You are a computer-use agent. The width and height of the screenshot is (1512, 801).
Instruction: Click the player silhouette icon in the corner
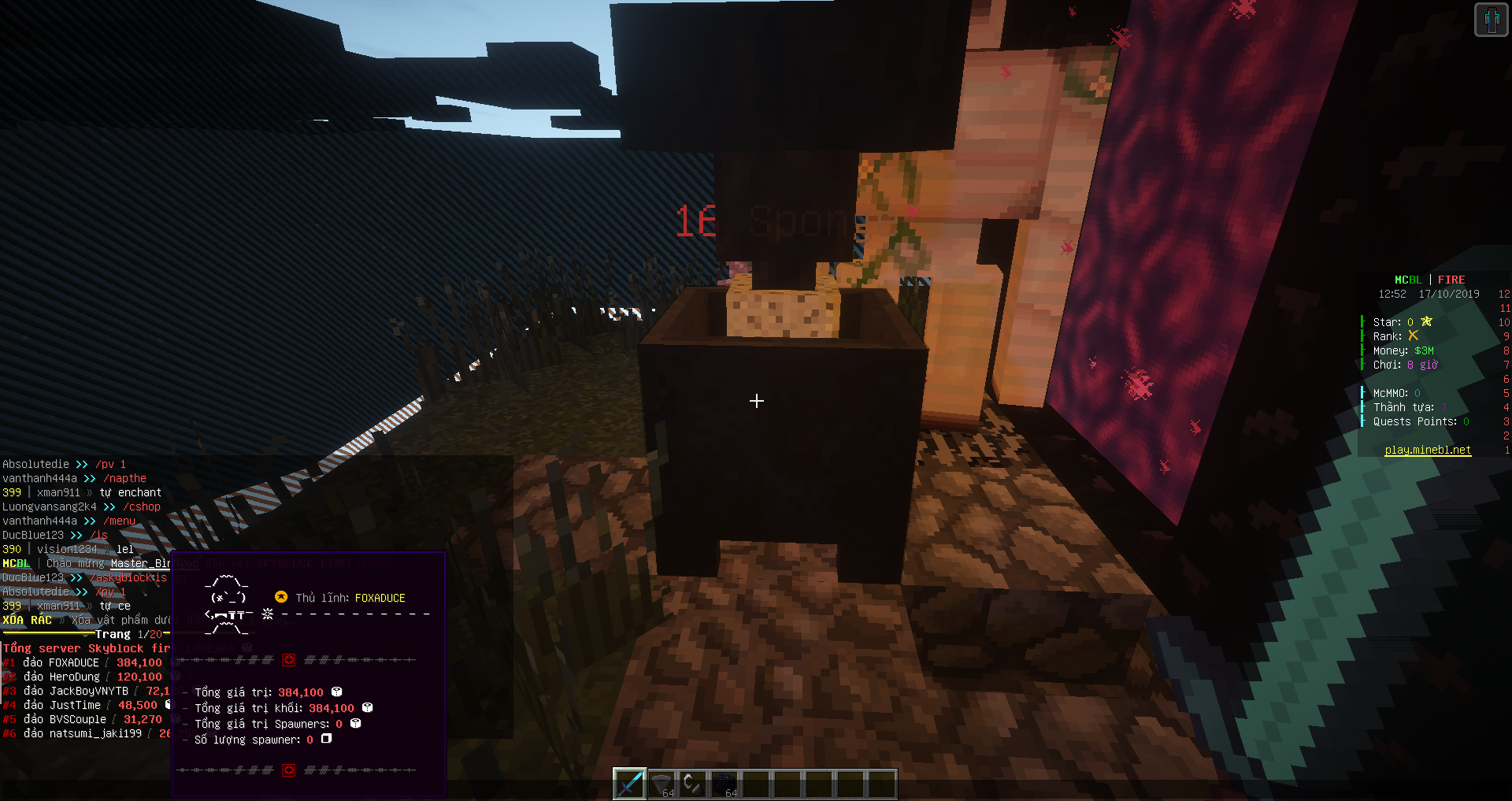pyautogui.click(x=1491, y=20)
